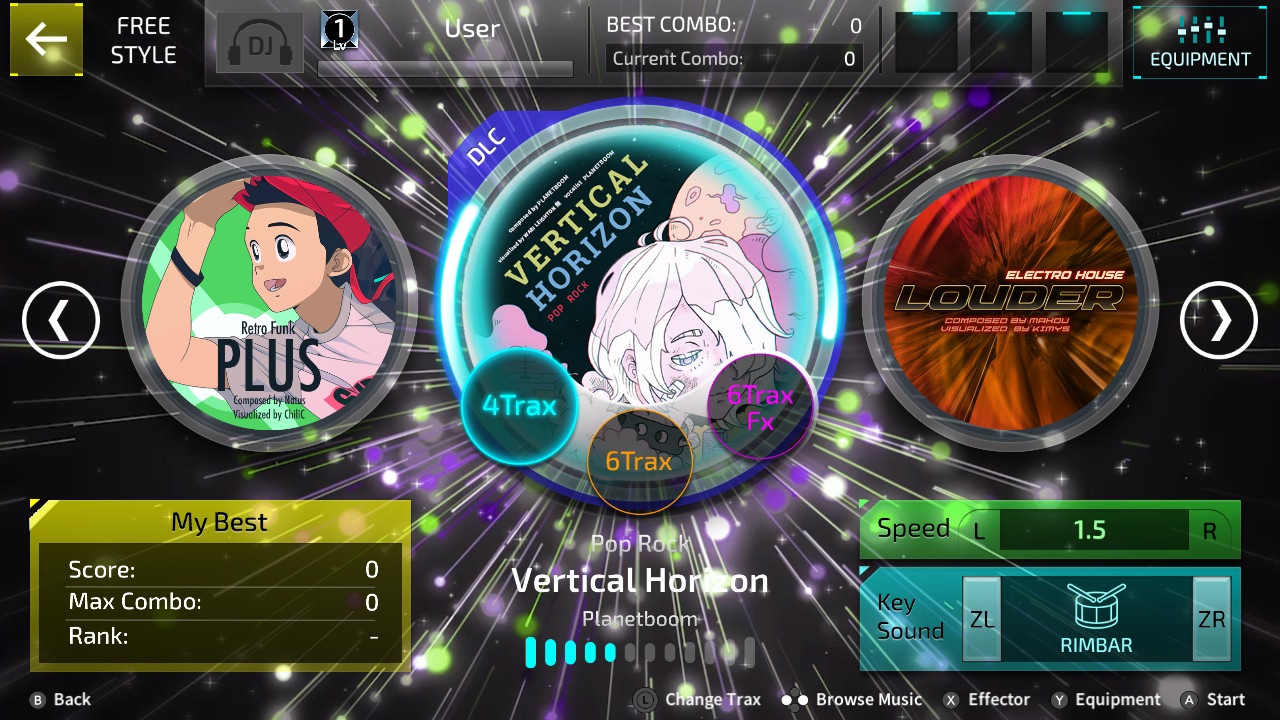Click the DJ headphones profile icon
Viewport: 1280px width, 720px height.
point(259,42)
